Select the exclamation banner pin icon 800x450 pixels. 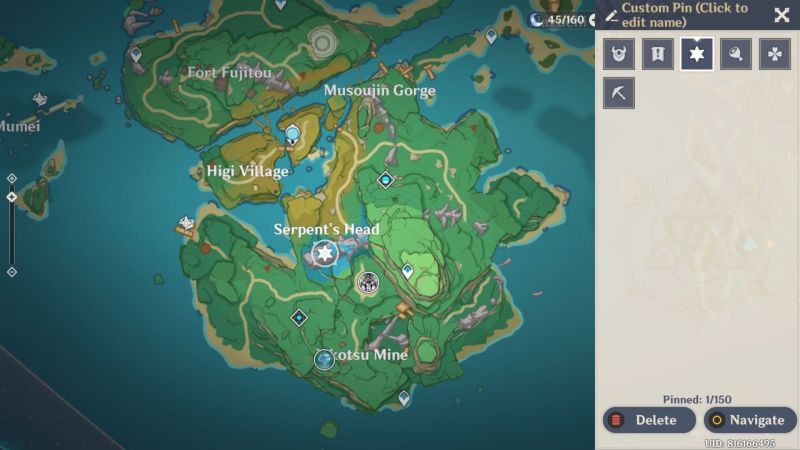[x=657, y=54]
